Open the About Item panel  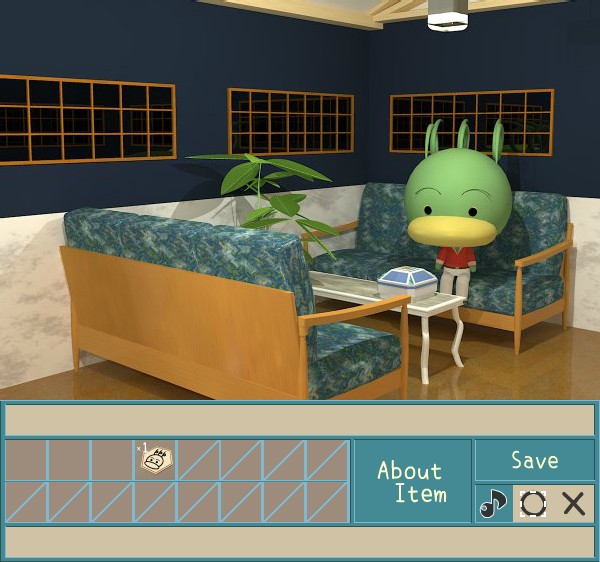pyautogui.click(x=411, y=481)
